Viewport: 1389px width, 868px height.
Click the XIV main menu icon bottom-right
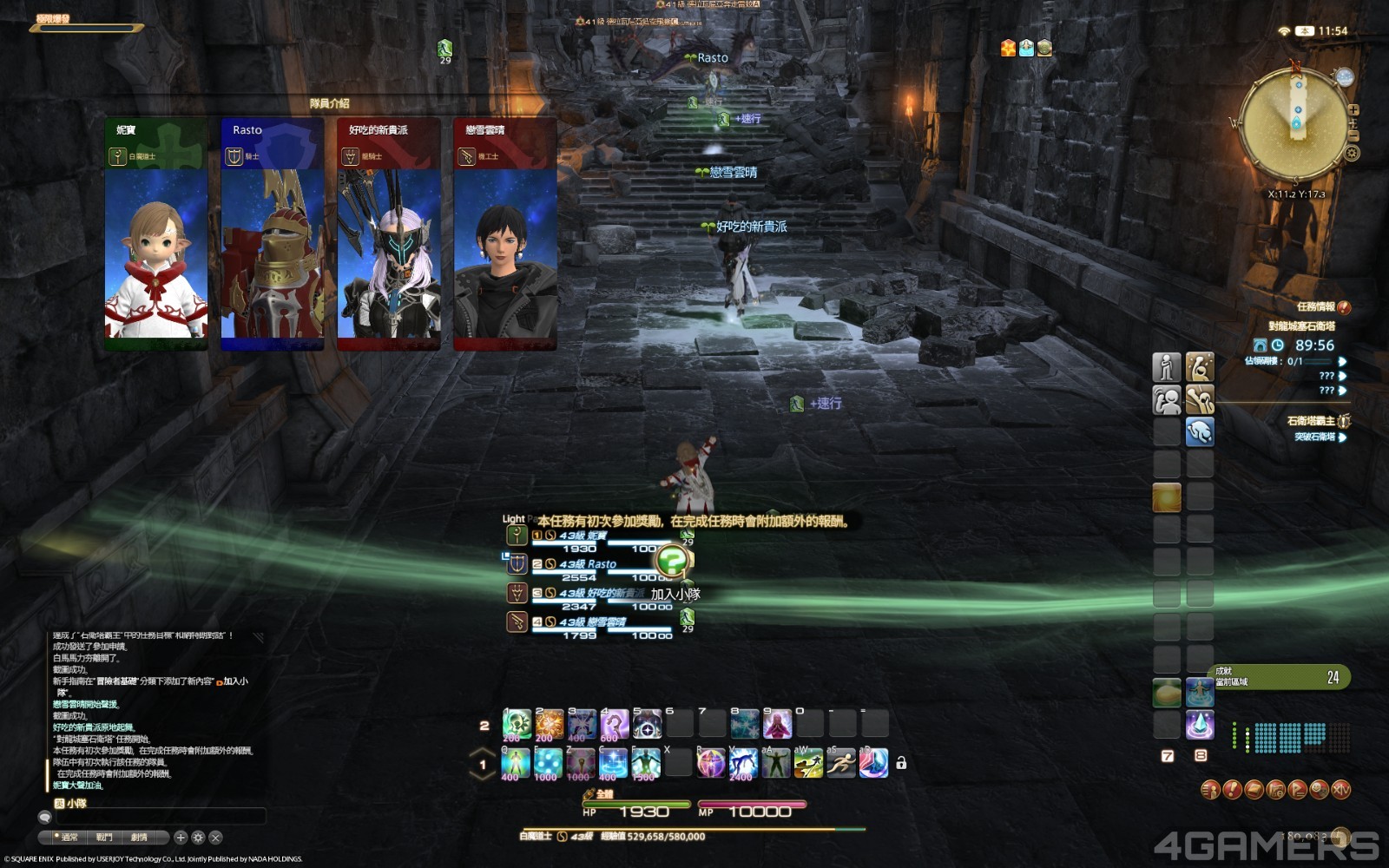1341,790
